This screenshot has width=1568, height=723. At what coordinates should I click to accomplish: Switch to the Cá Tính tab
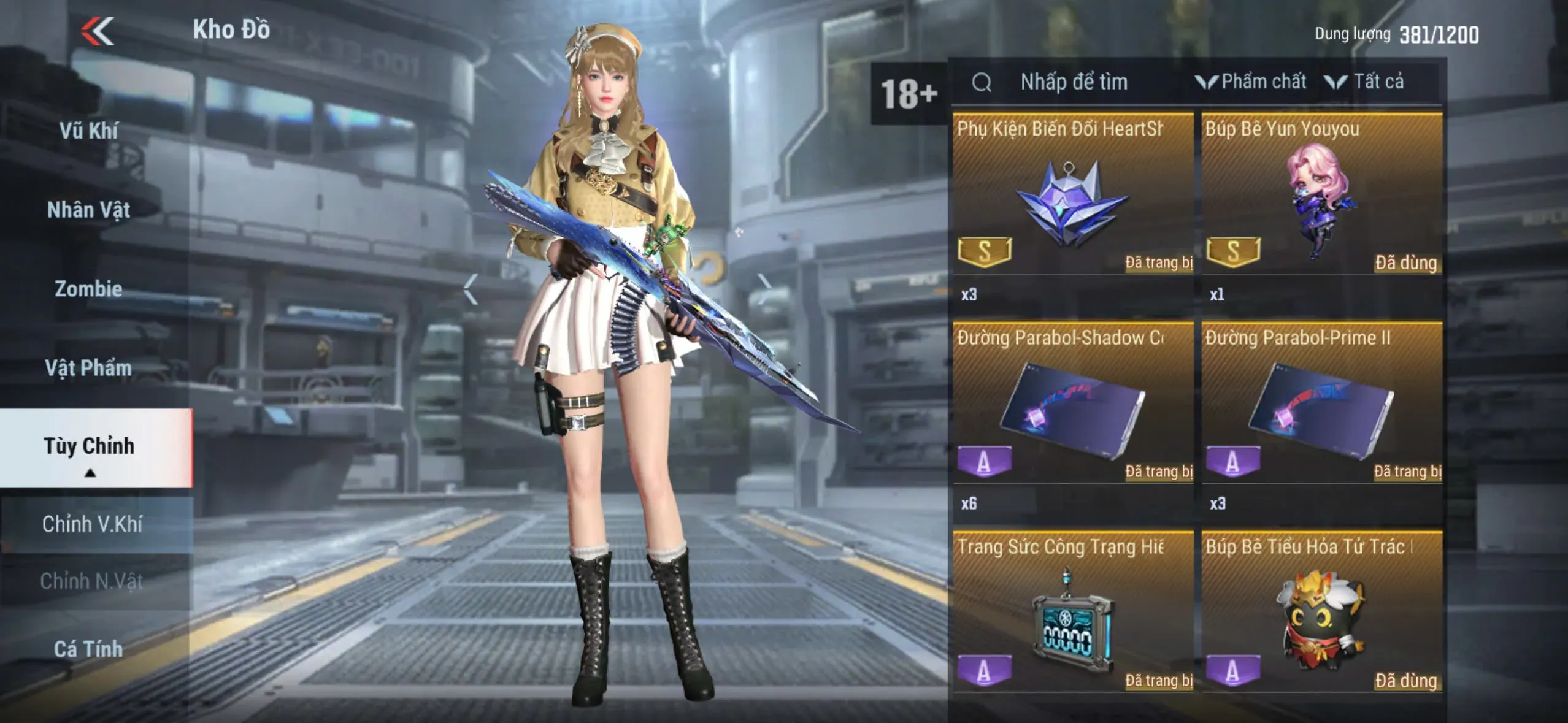tap(89, 649)
